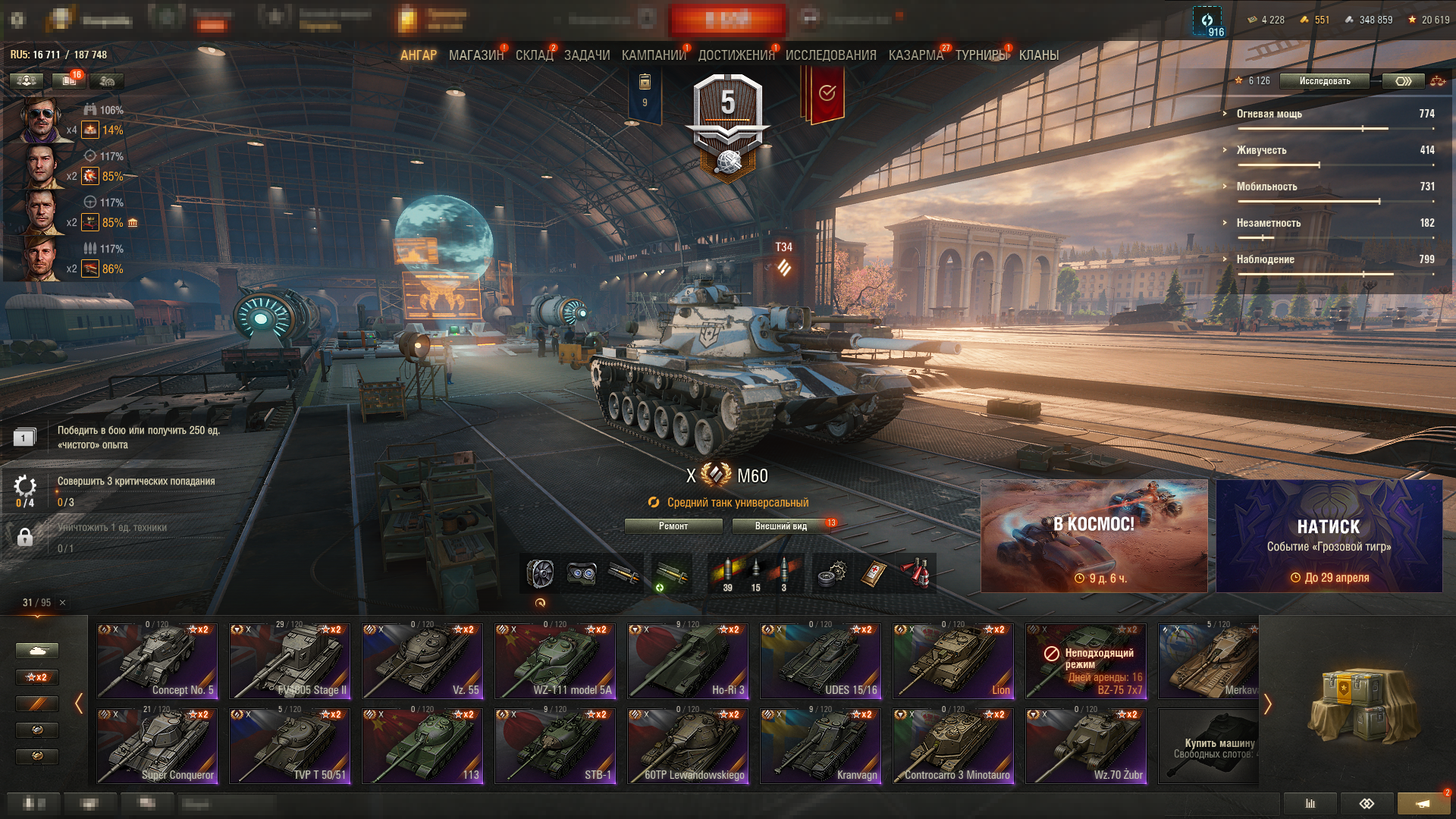Select the Super Conqueror tank card

point(158,746)
